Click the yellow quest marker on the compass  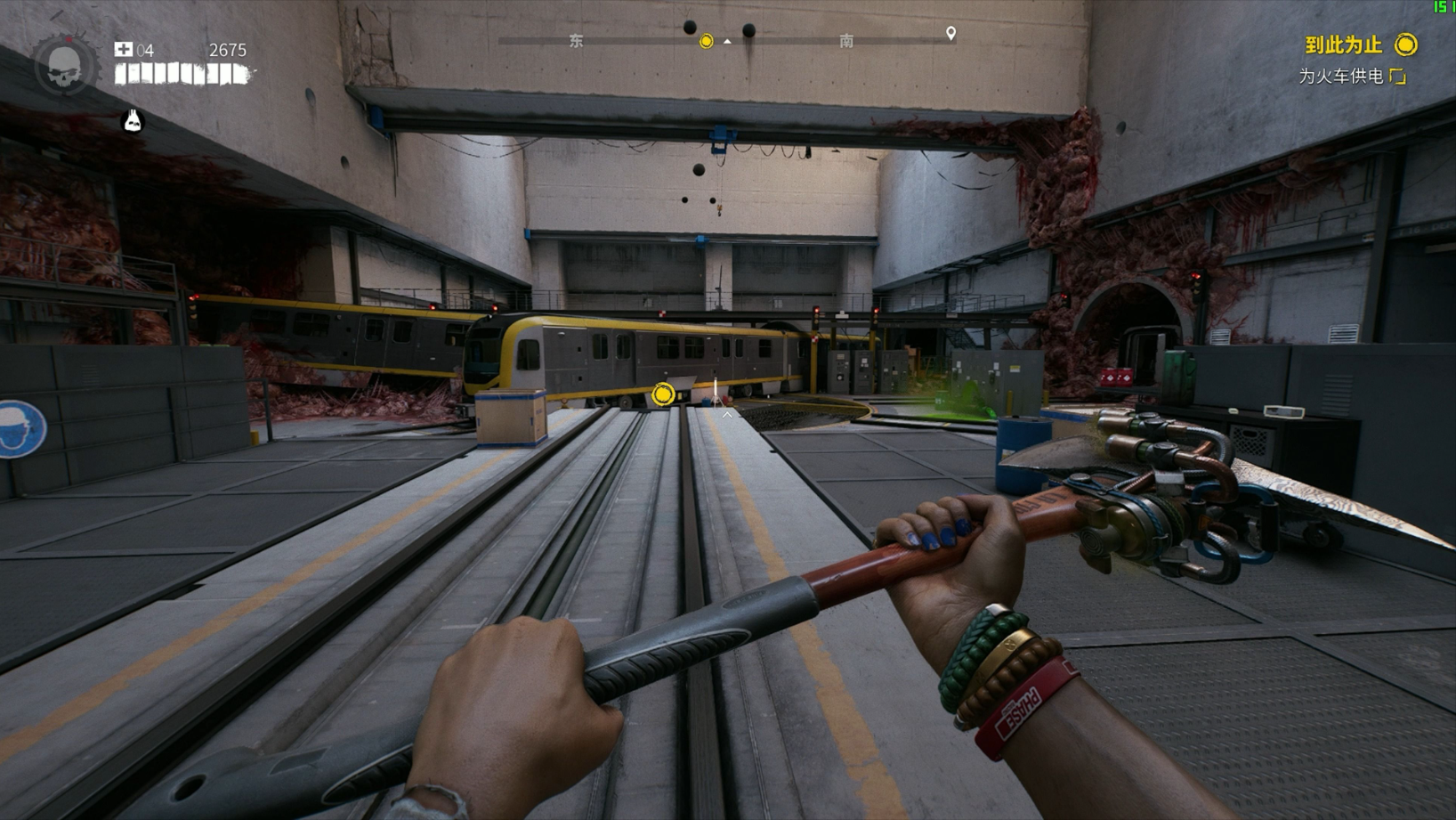[x=706, y=41]
